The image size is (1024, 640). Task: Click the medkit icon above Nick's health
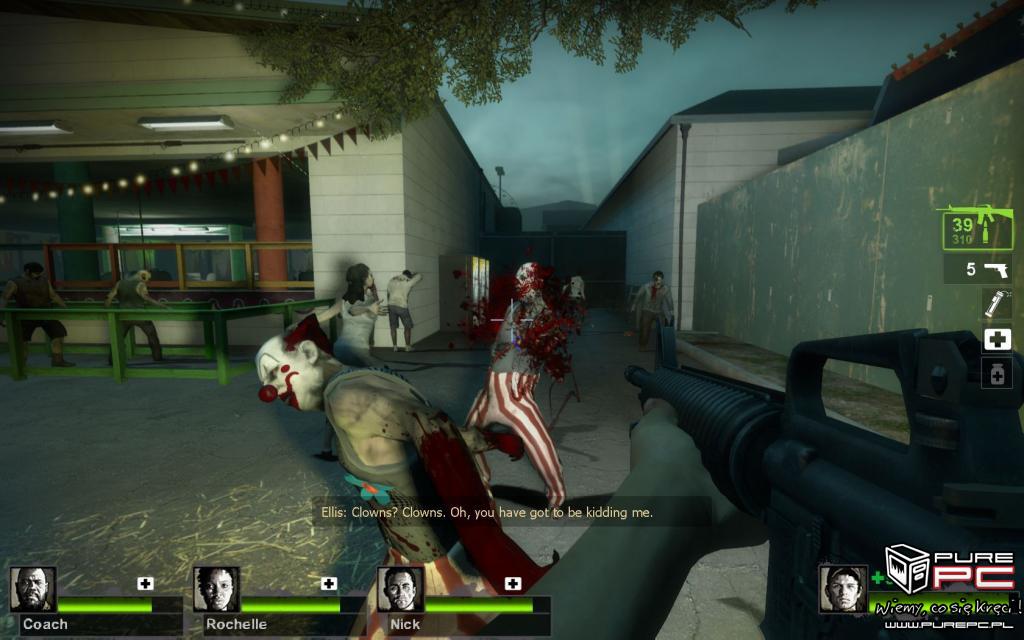(513, 583)
